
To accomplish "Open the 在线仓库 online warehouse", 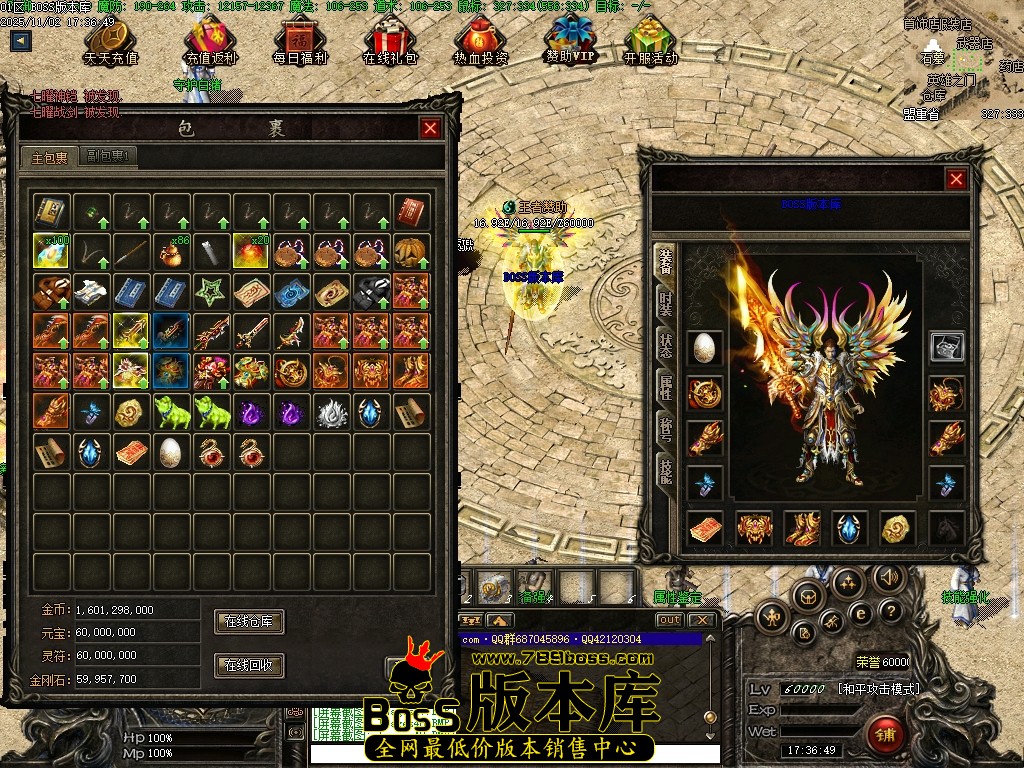I will click(x=249, y=622).
